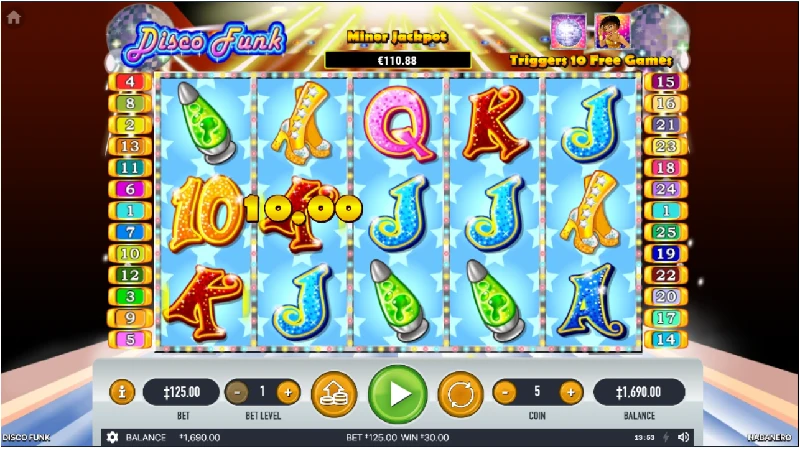This screenshot has height=449, width=800.
Task: Click the max bet coin-stack button
Action: pyautogui.click(x=334, y=392)
